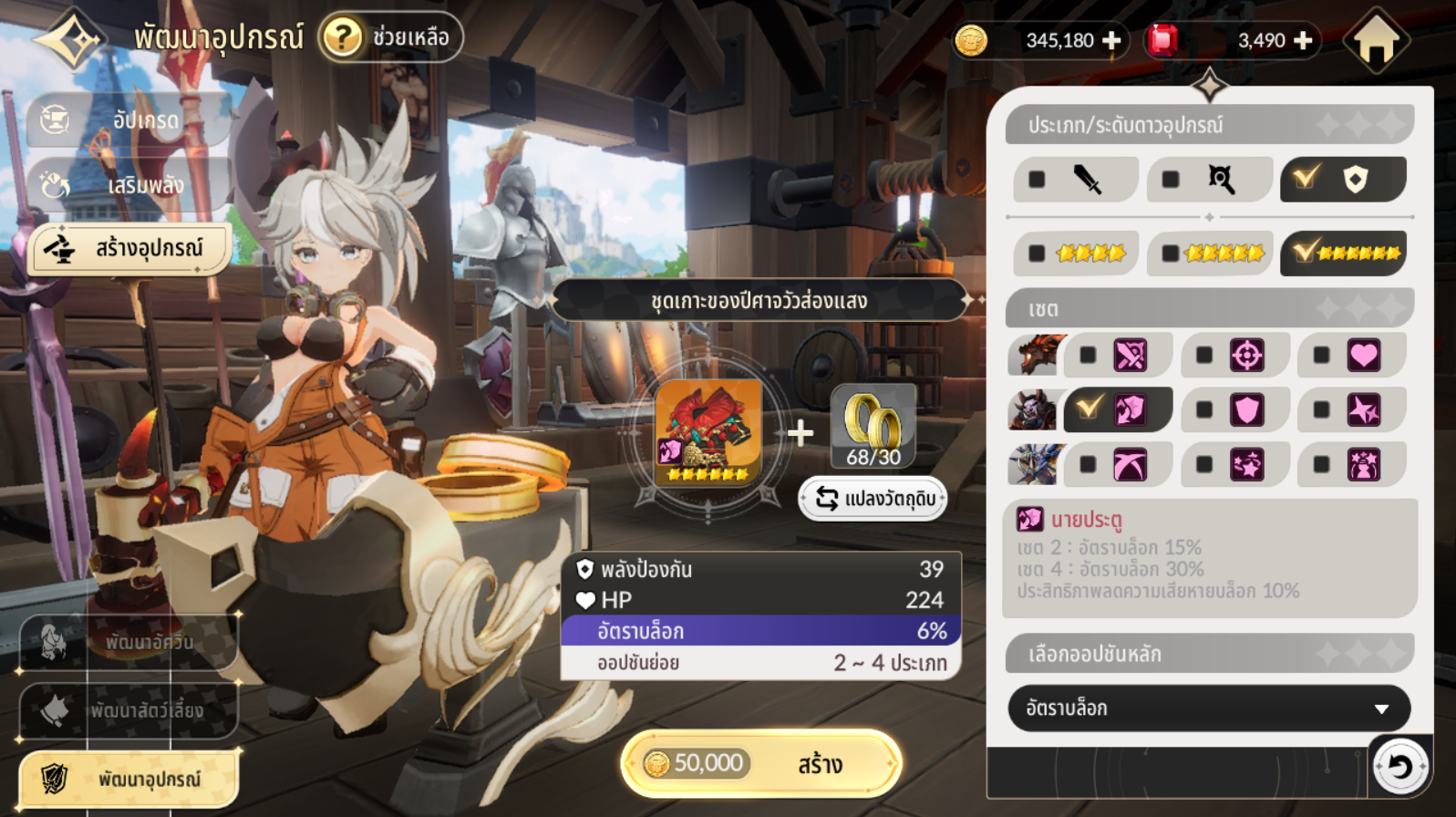Toggle the sword weapon type filter

tap(1075, 179)
